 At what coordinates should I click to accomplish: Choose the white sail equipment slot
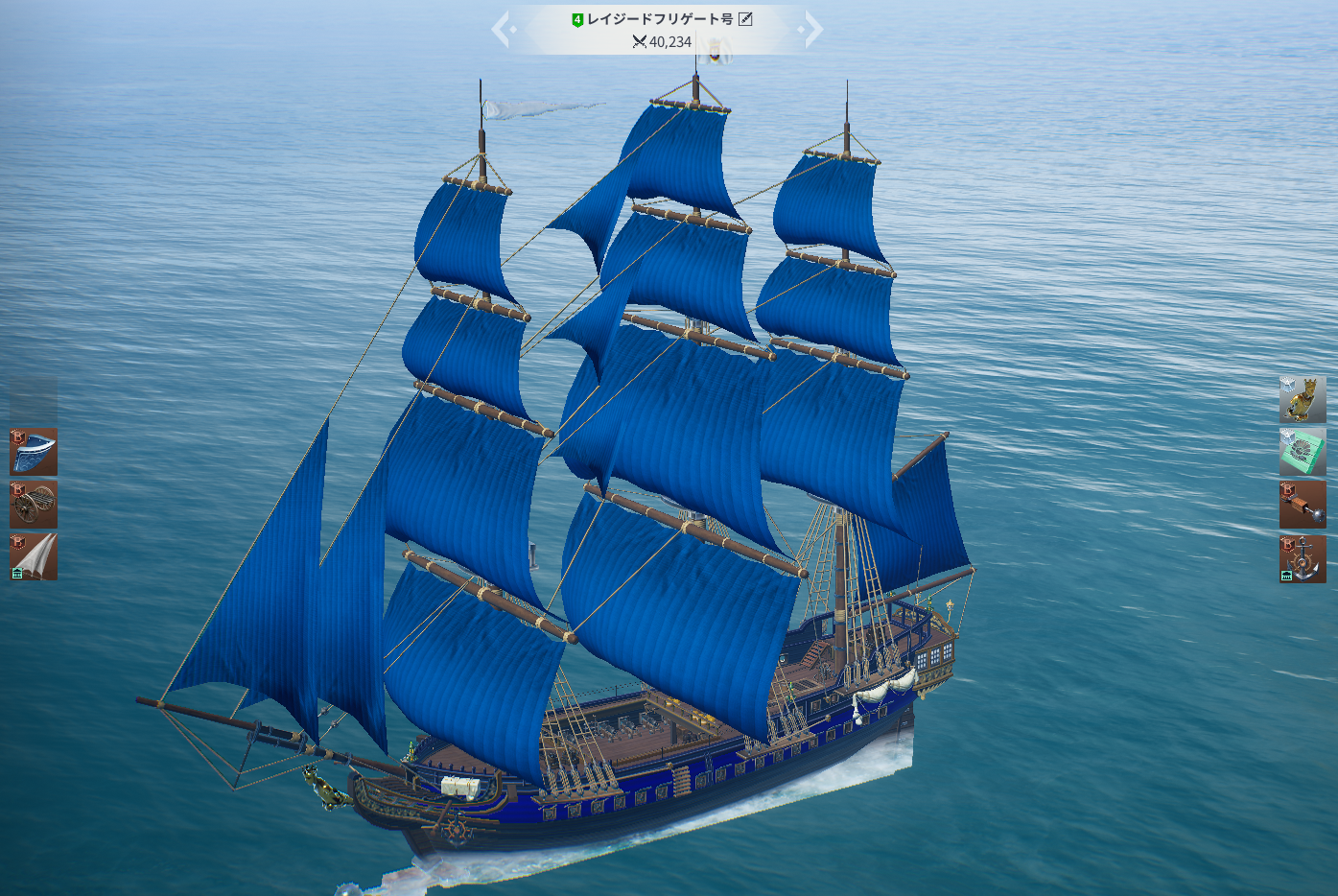(34, 557)
